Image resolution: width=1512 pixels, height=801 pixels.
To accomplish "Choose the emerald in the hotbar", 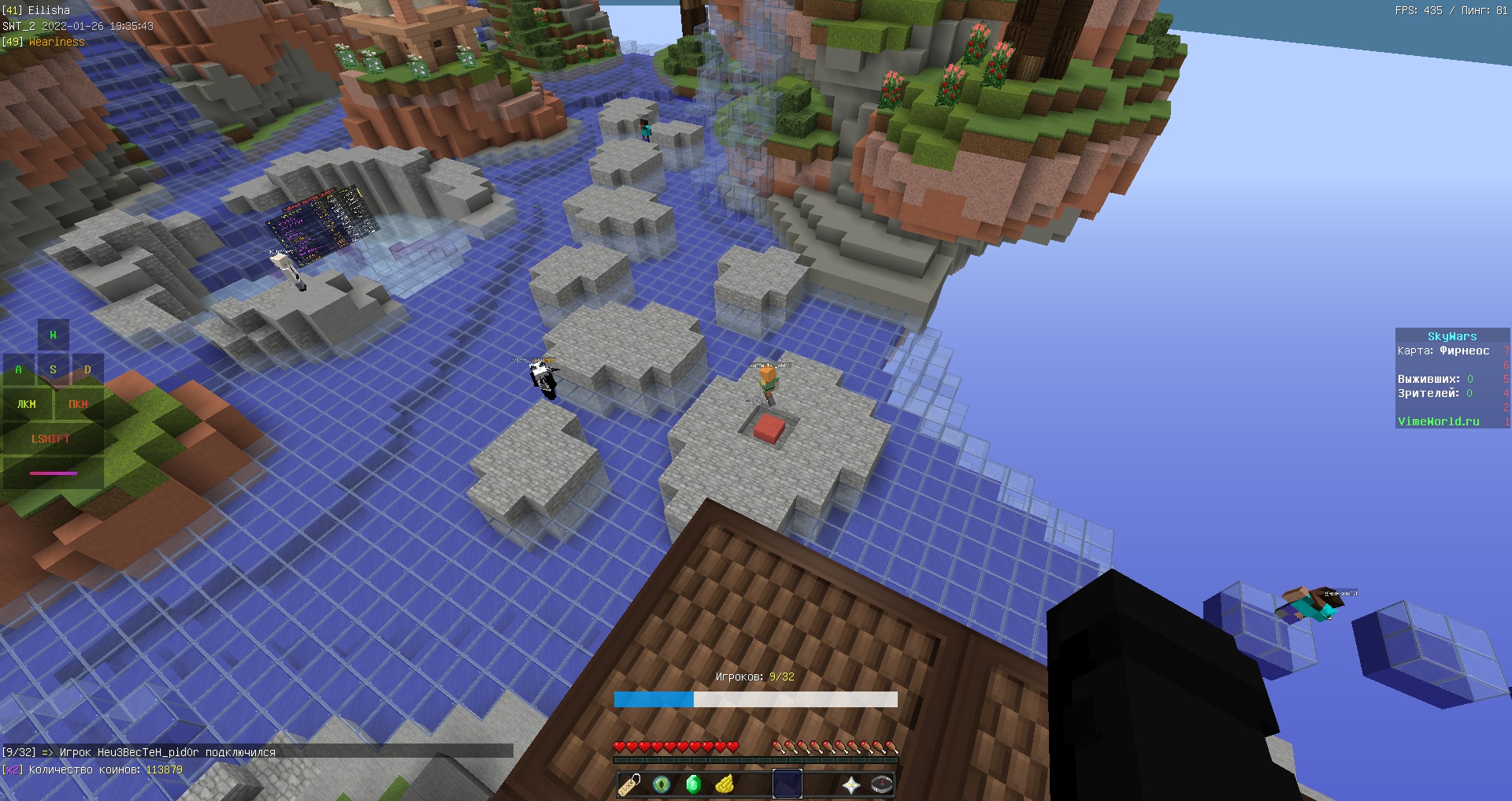I will point(693,784).
